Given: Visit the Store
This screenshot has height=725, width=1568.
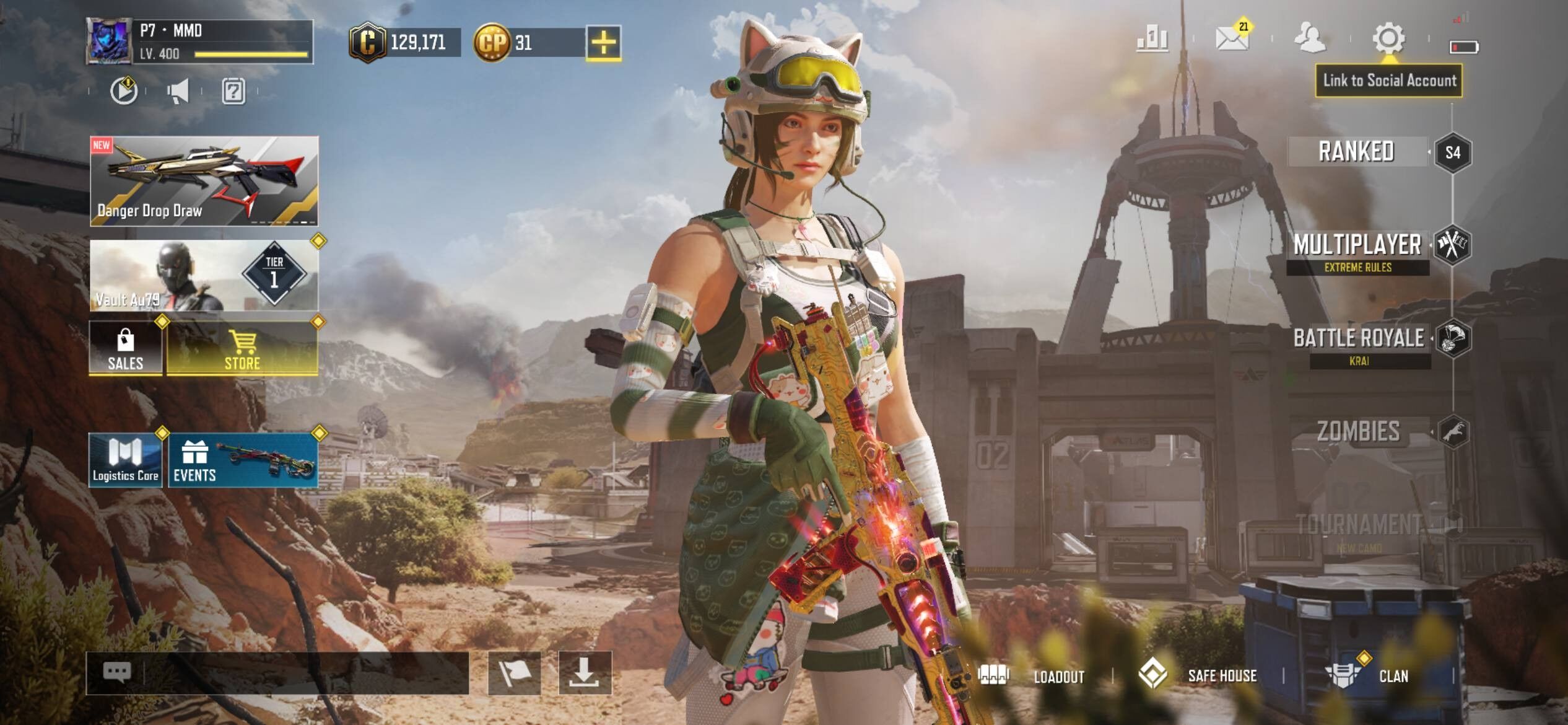Looking at the screenshot, I should click(x=242, y=349).
